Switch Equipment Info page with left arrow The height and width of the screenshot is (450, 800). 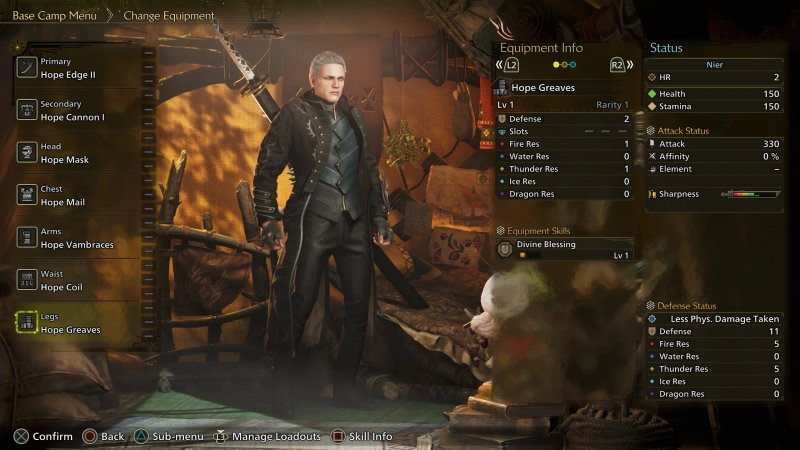508,65
